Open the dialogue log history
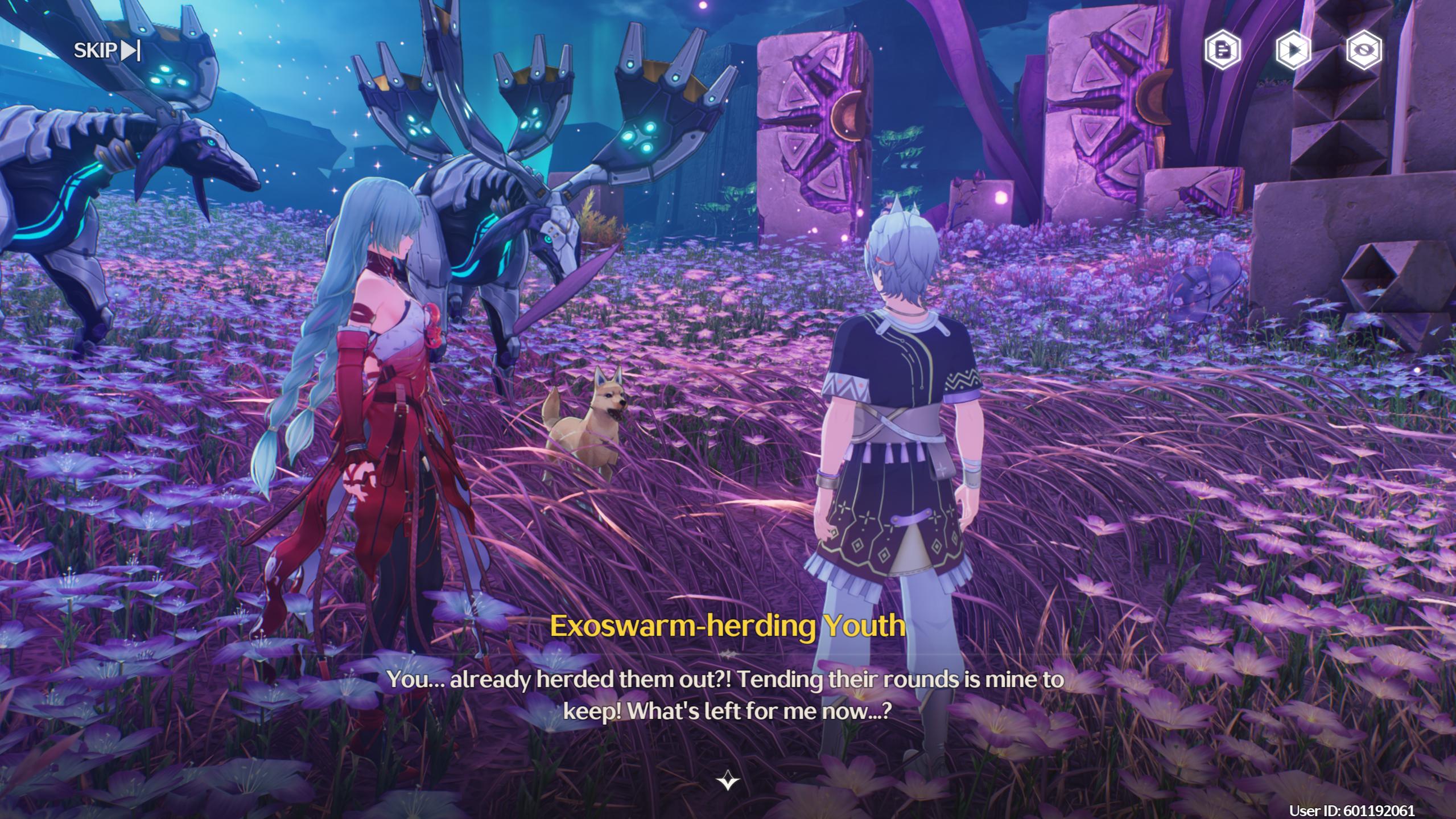The height and width of the screenshot is (819, 1456). tap(1222, 51)
